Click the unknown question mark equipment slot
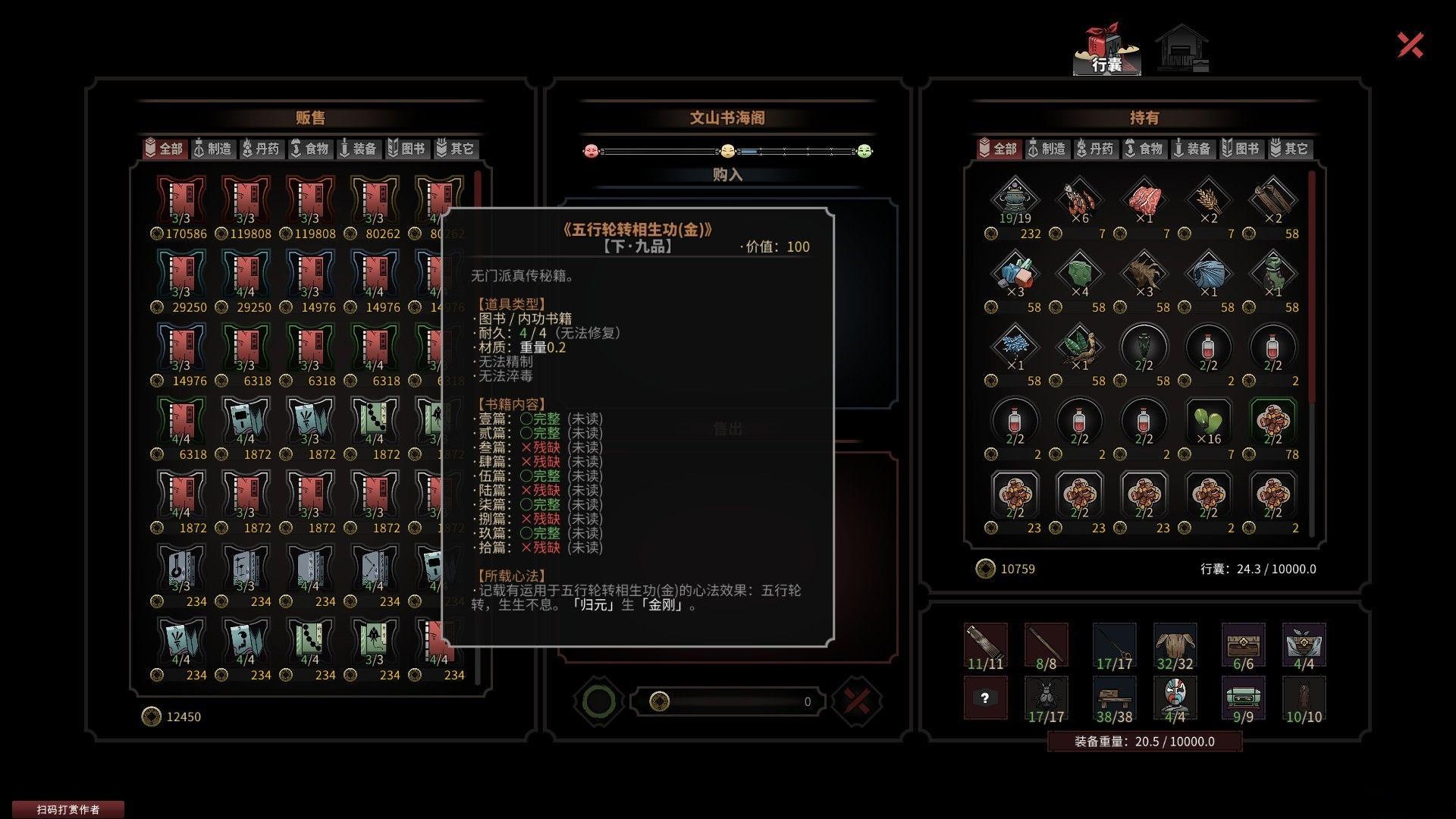This screenshot has height=819, width=1456. tap(985, 698)
